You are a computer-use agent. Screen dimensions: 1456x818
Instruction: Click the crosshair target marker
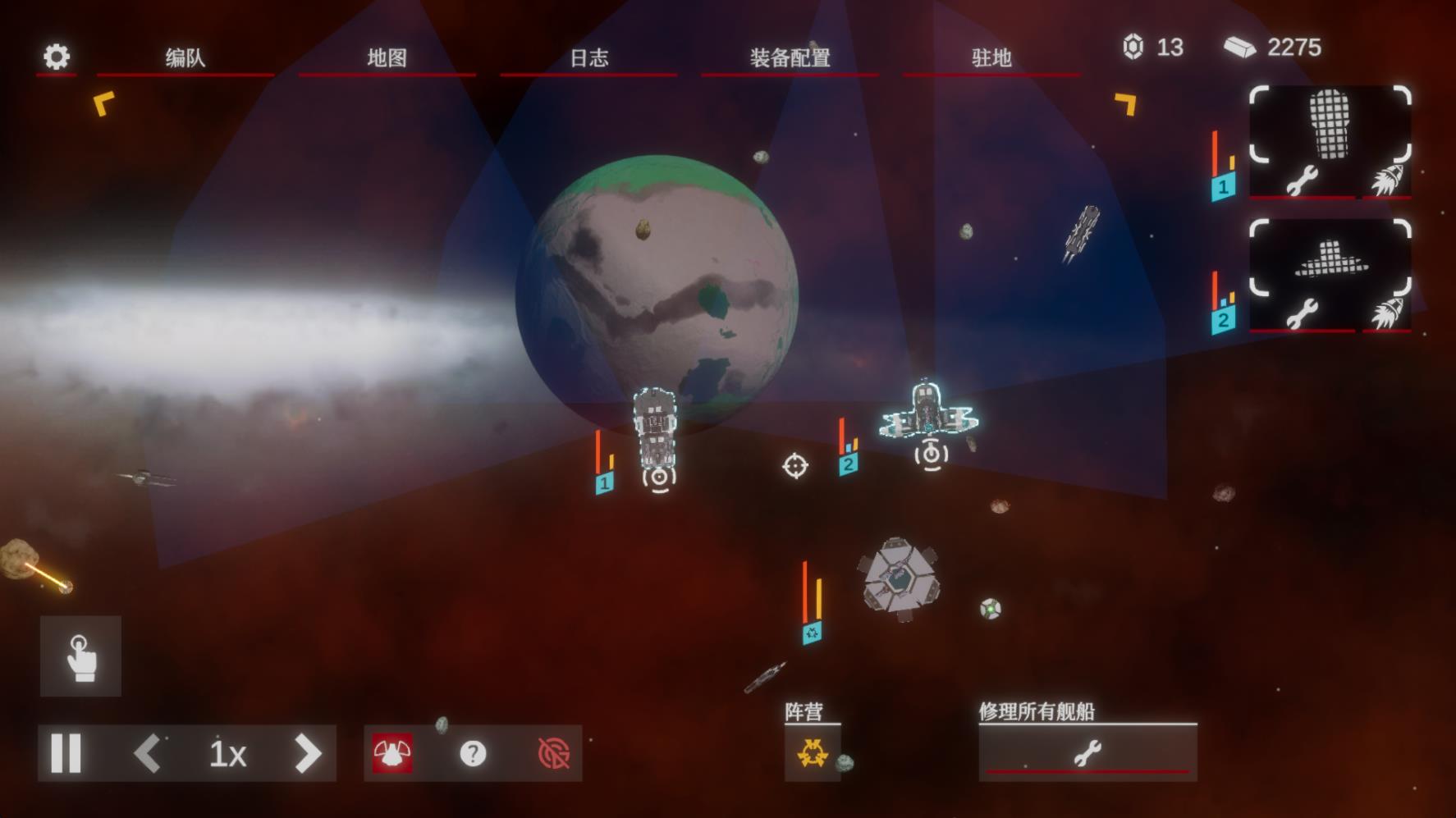click(x=794, y=466)
